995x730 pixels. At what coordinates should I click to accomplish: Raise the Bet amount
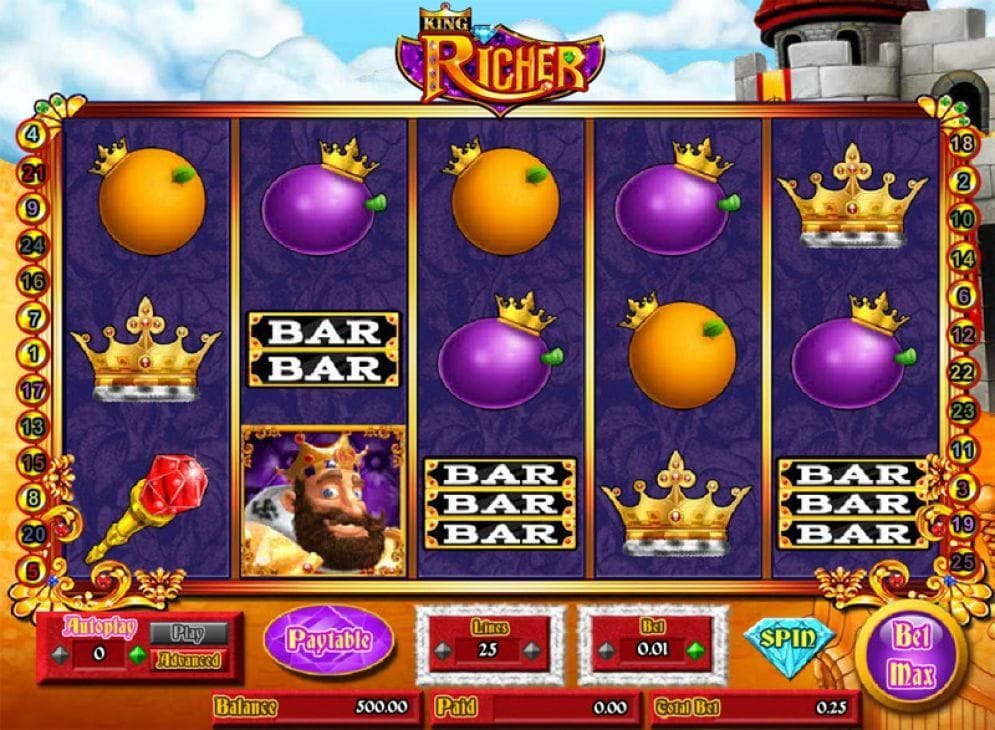[x=695, y=650]
